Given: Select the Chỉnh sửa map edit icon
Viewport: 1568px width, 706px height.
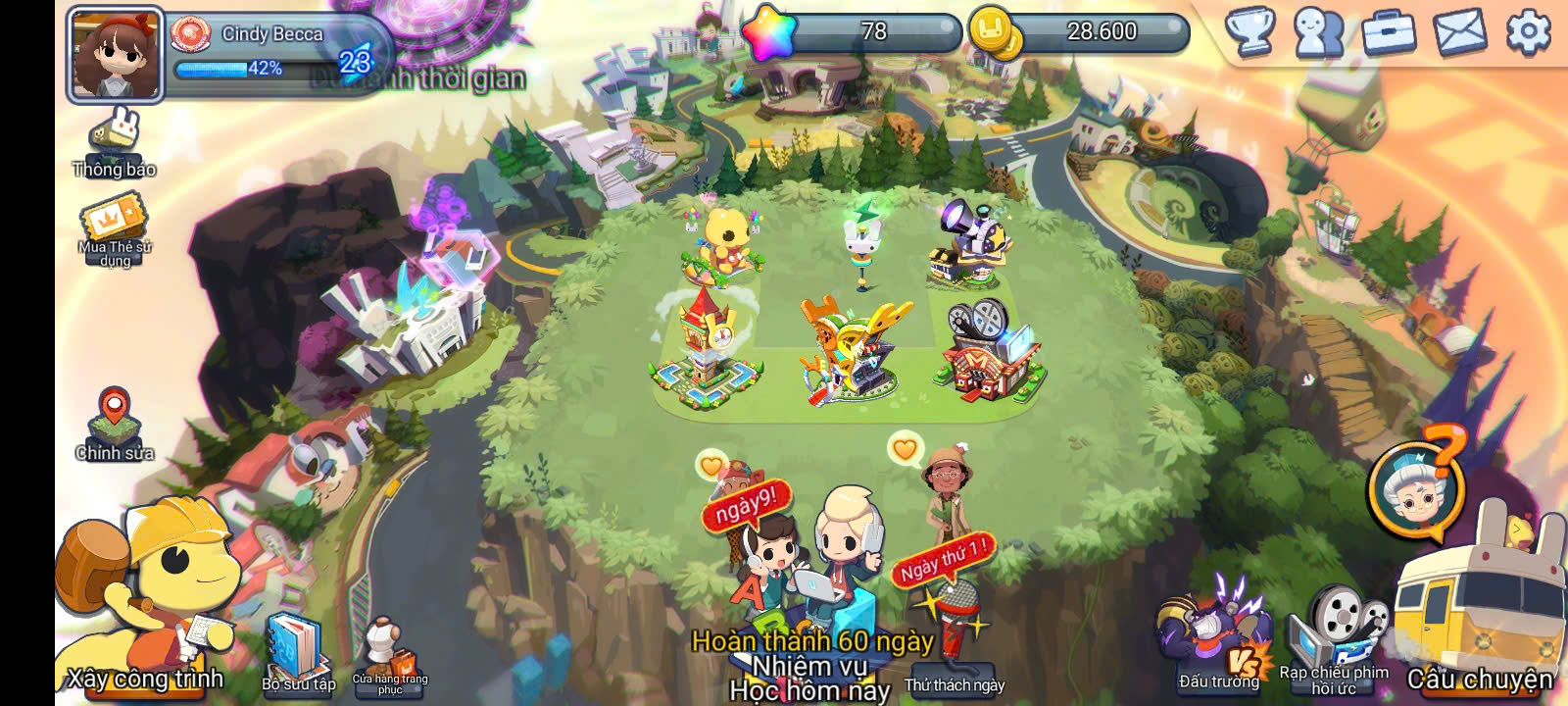Looking at the screenshot, I should (115, 422).
